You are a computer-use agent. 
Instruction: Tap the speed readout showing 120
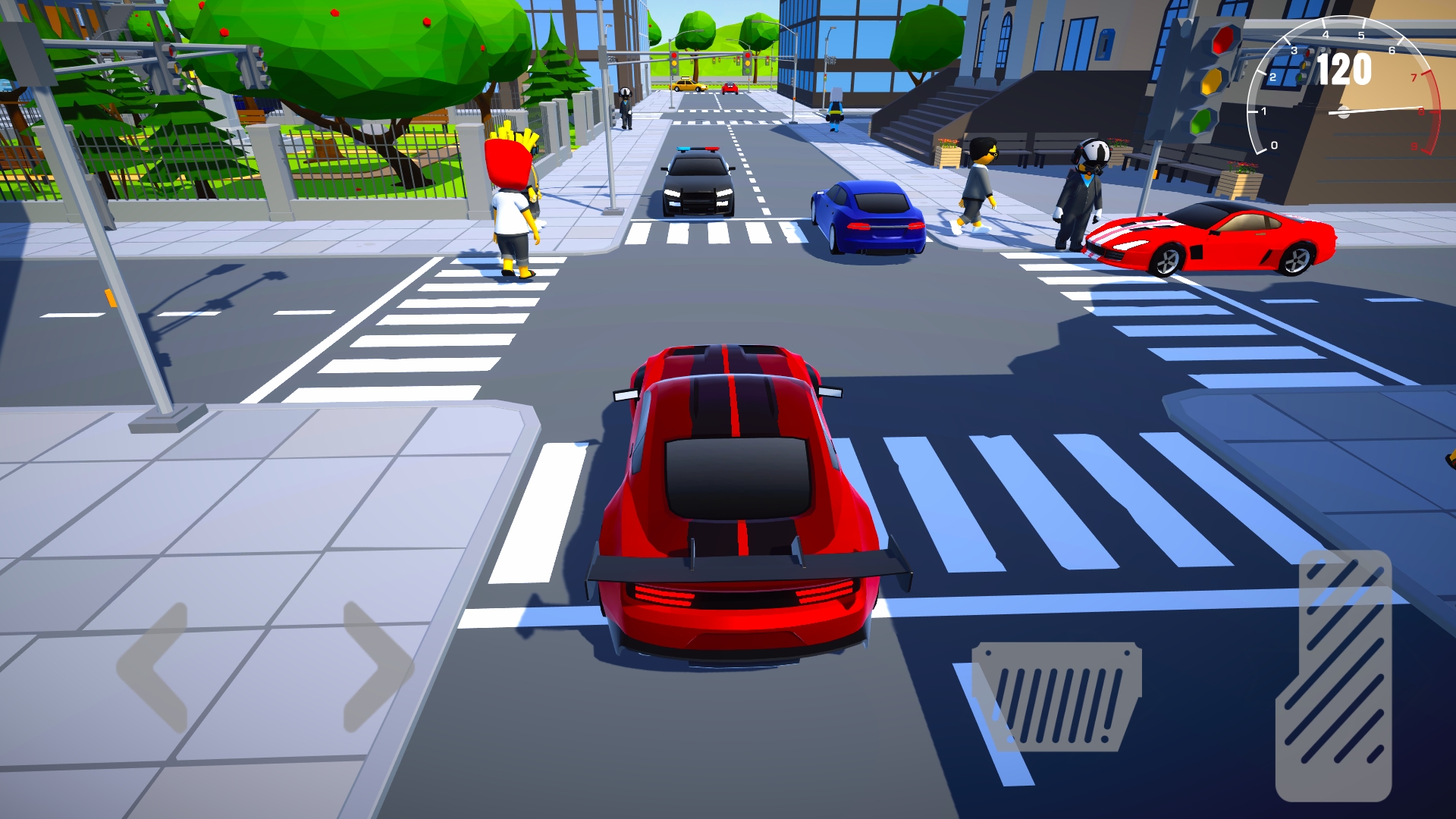[x=1345, y=68]
